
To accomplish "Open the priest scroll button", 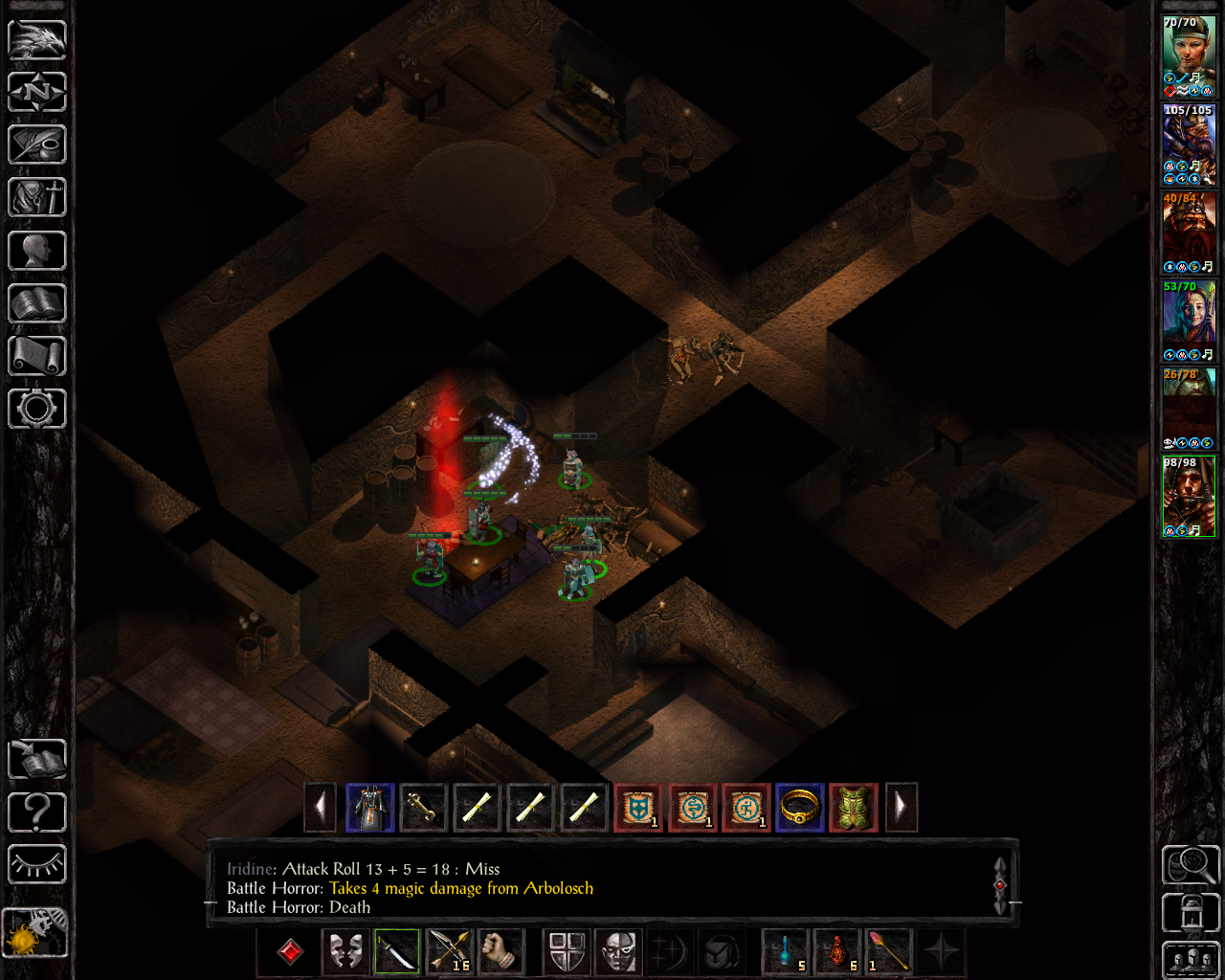I will (37, 356).
